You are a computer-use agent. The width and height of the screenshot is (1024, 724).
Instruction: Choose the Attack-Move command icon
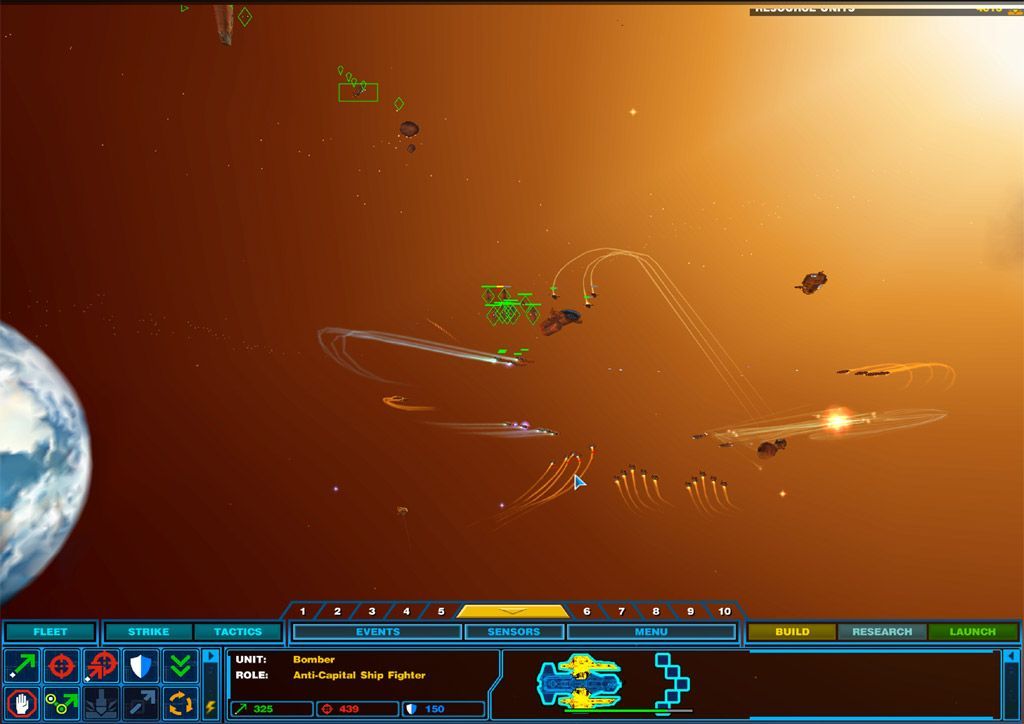pyautogui.click(x=101, y=665)
